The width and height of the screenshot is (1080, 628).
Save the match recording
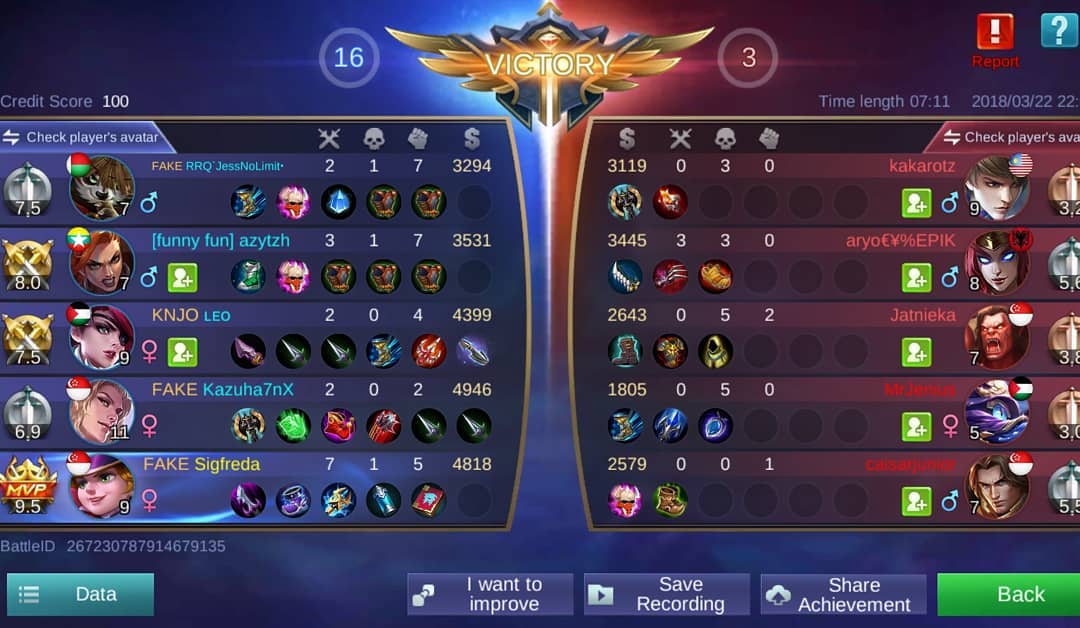click(x=667, y=594)
